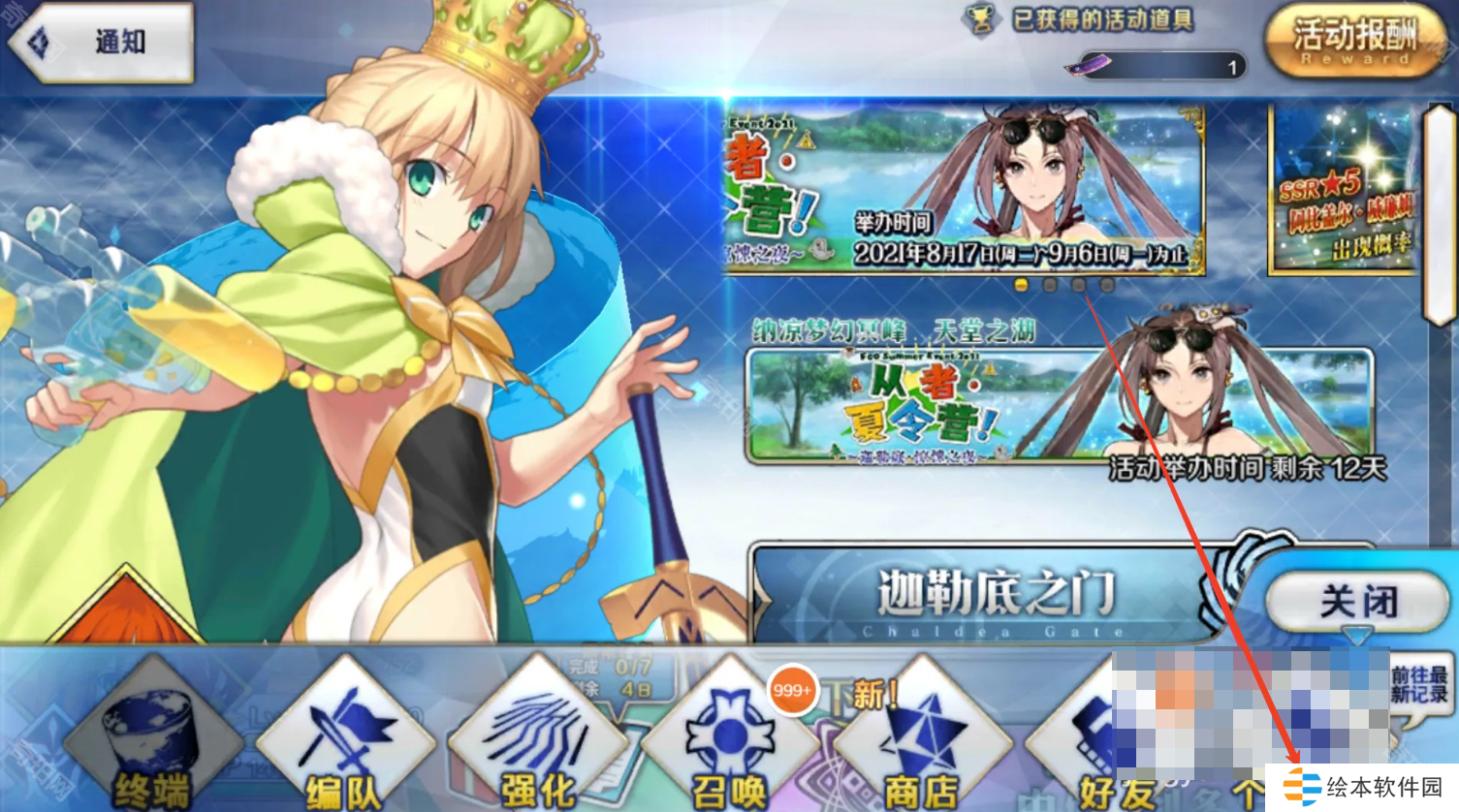
Task: Open the 活动报酬 Reward screen
Action: click(x=1354, y=42)
